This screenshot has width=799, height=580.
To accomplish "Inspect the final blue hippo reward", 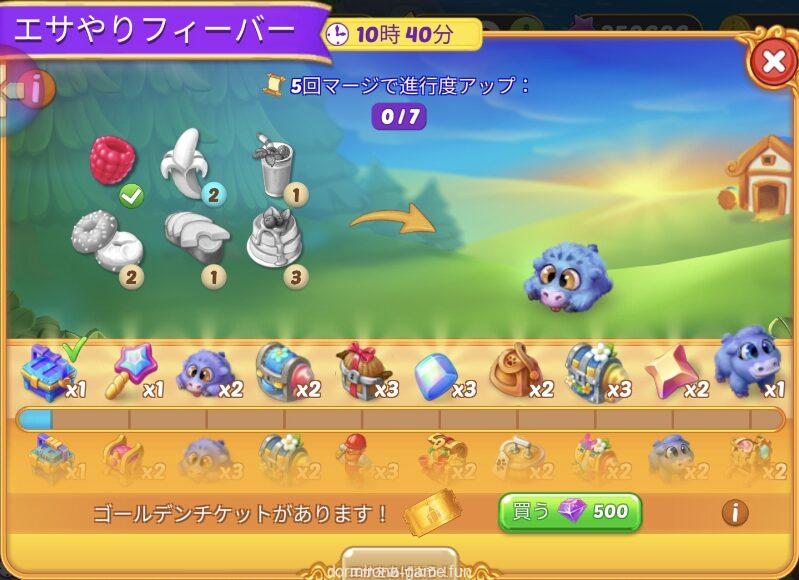I will [x=746, y=360].
